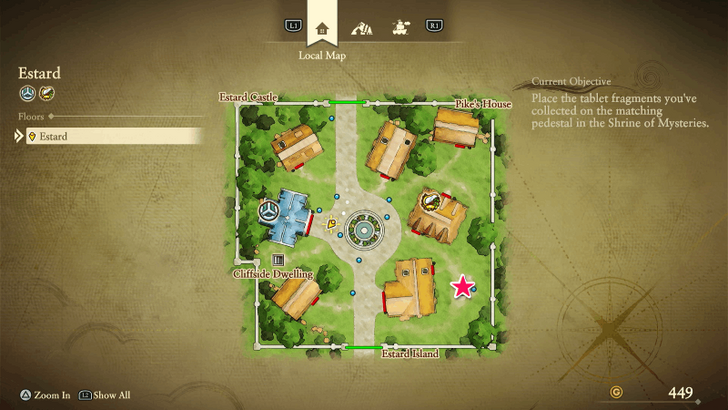This screenshot has height=410, width=728.
Task: Click the yellow player position marker
Action: click(331, 224)
